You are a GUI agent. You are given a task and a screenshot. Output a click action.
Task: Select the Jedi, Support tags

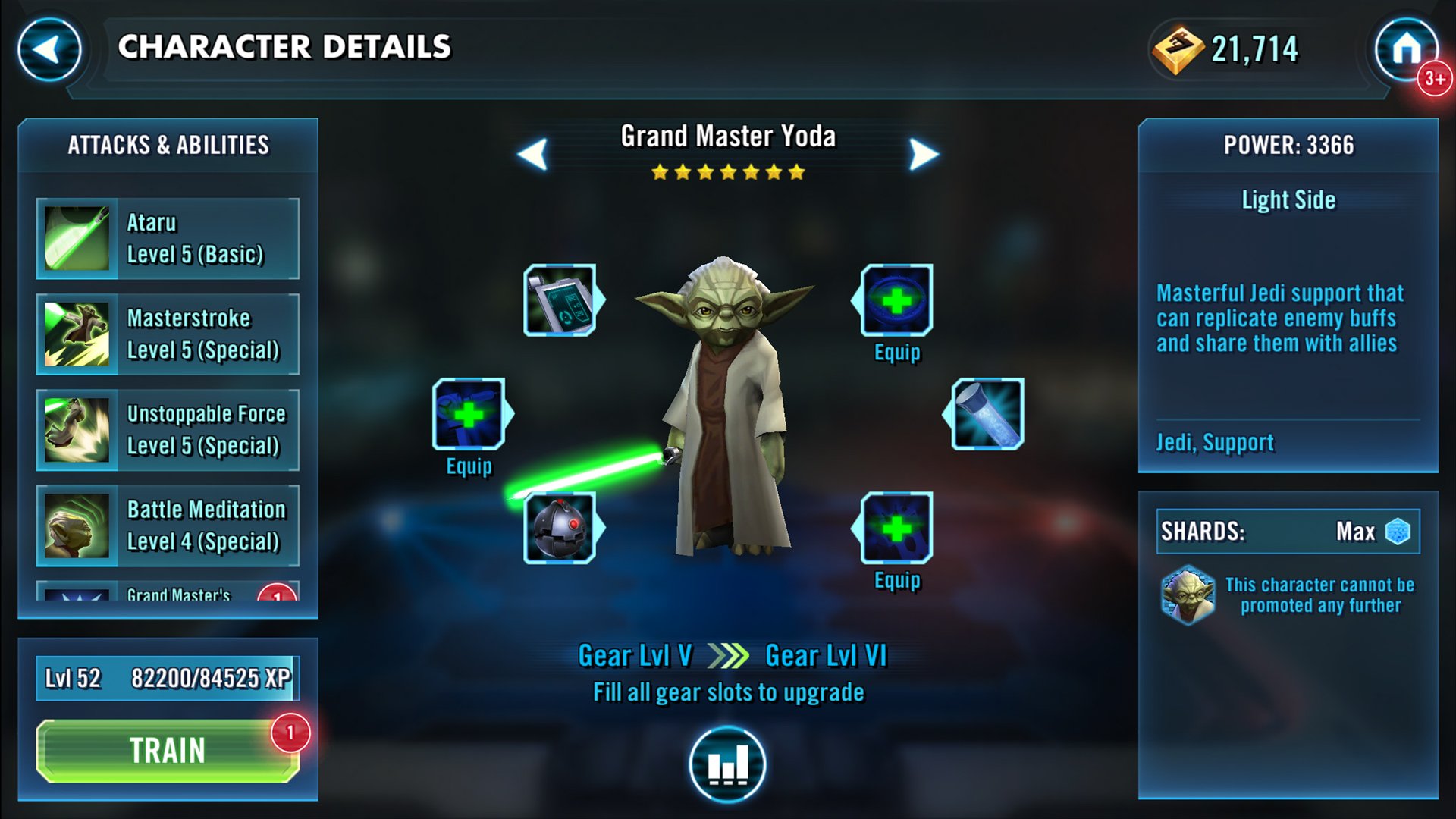1214,442
